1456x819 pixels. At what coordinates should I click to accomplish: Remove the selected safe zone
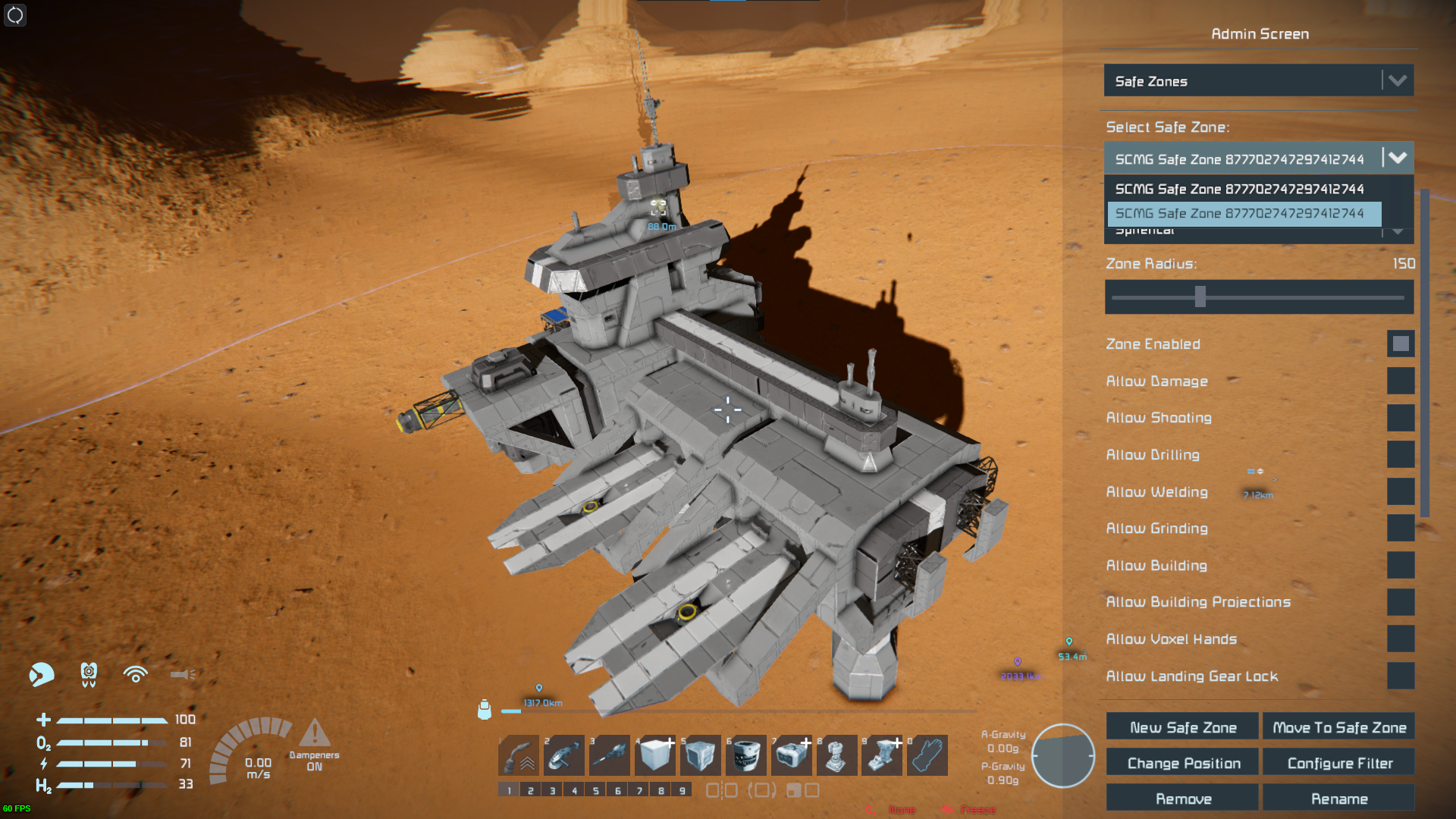[1182, 799]
